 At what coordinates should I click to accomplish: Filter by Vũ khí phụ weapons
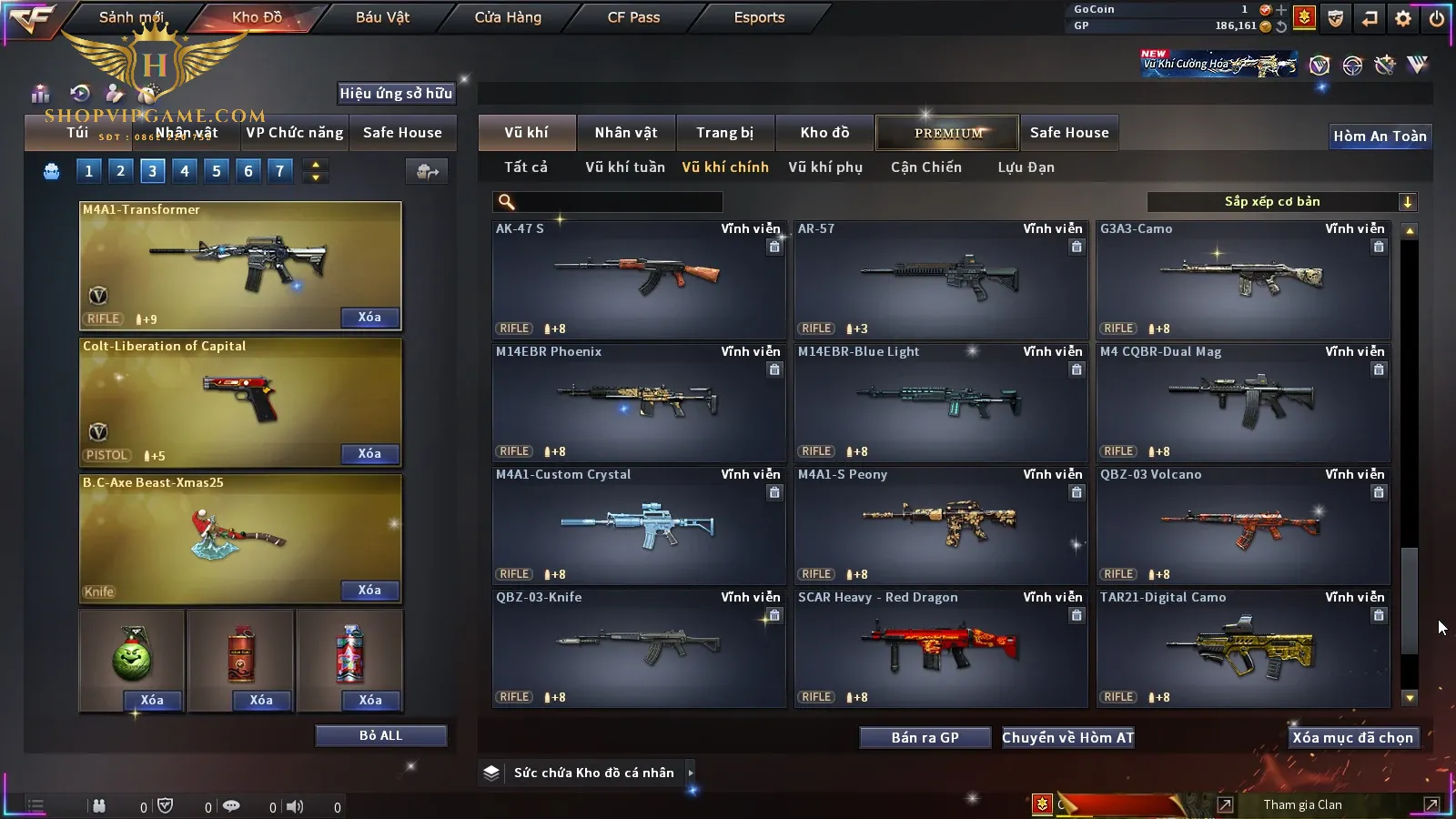(x=824, y=167)
